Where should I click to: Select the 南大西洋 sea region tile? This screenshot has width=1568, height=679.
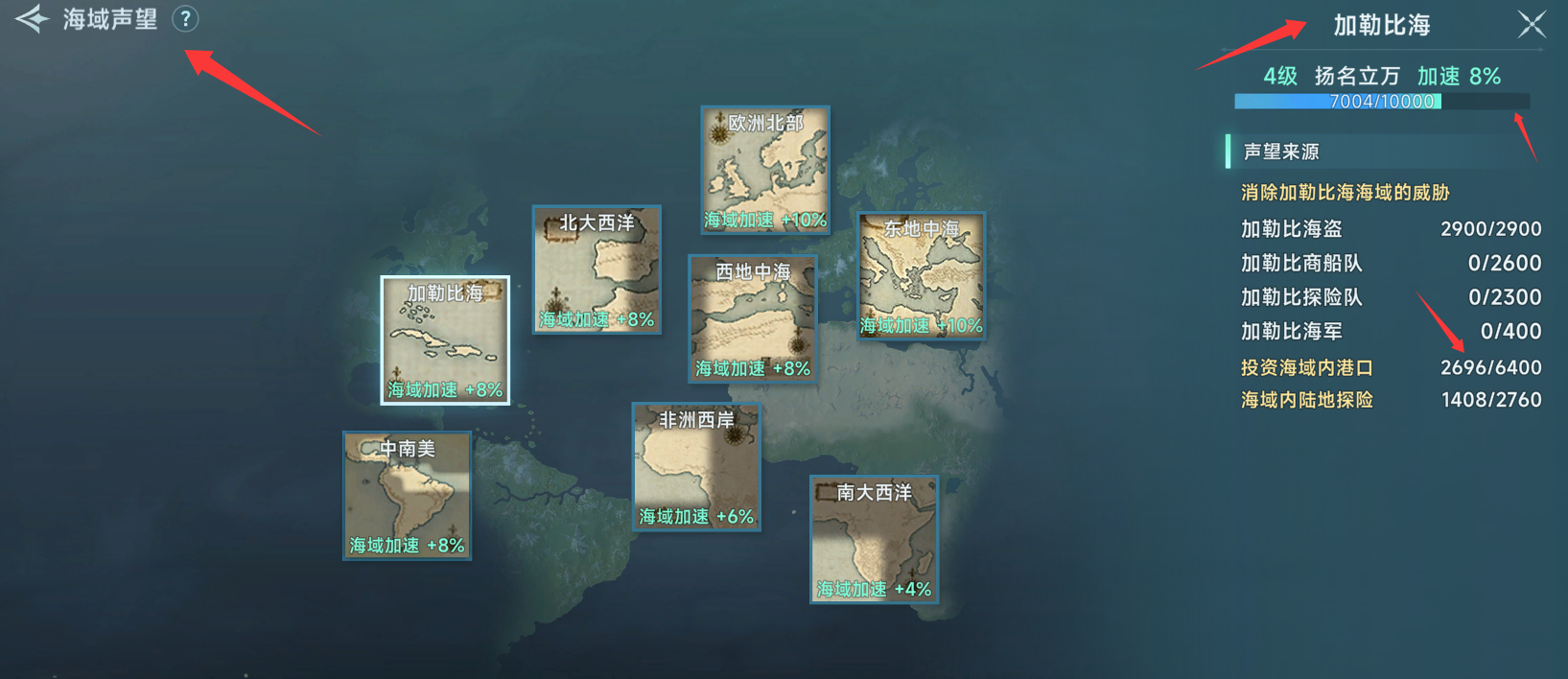pyautogui.click(x=874, y=539)
